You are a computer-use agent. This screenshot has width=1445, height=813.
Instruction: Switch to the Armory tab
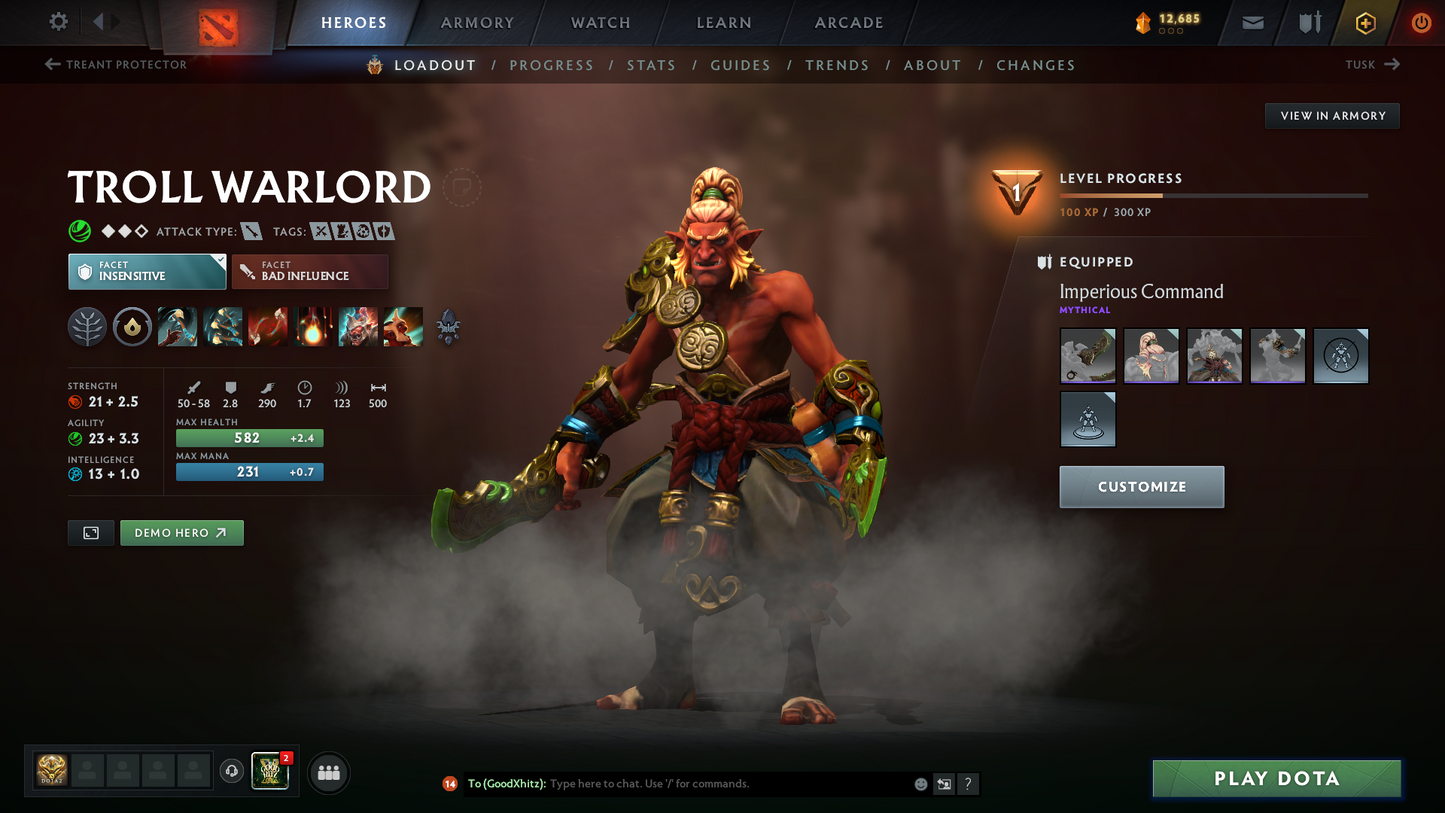(x=477, y=23)
